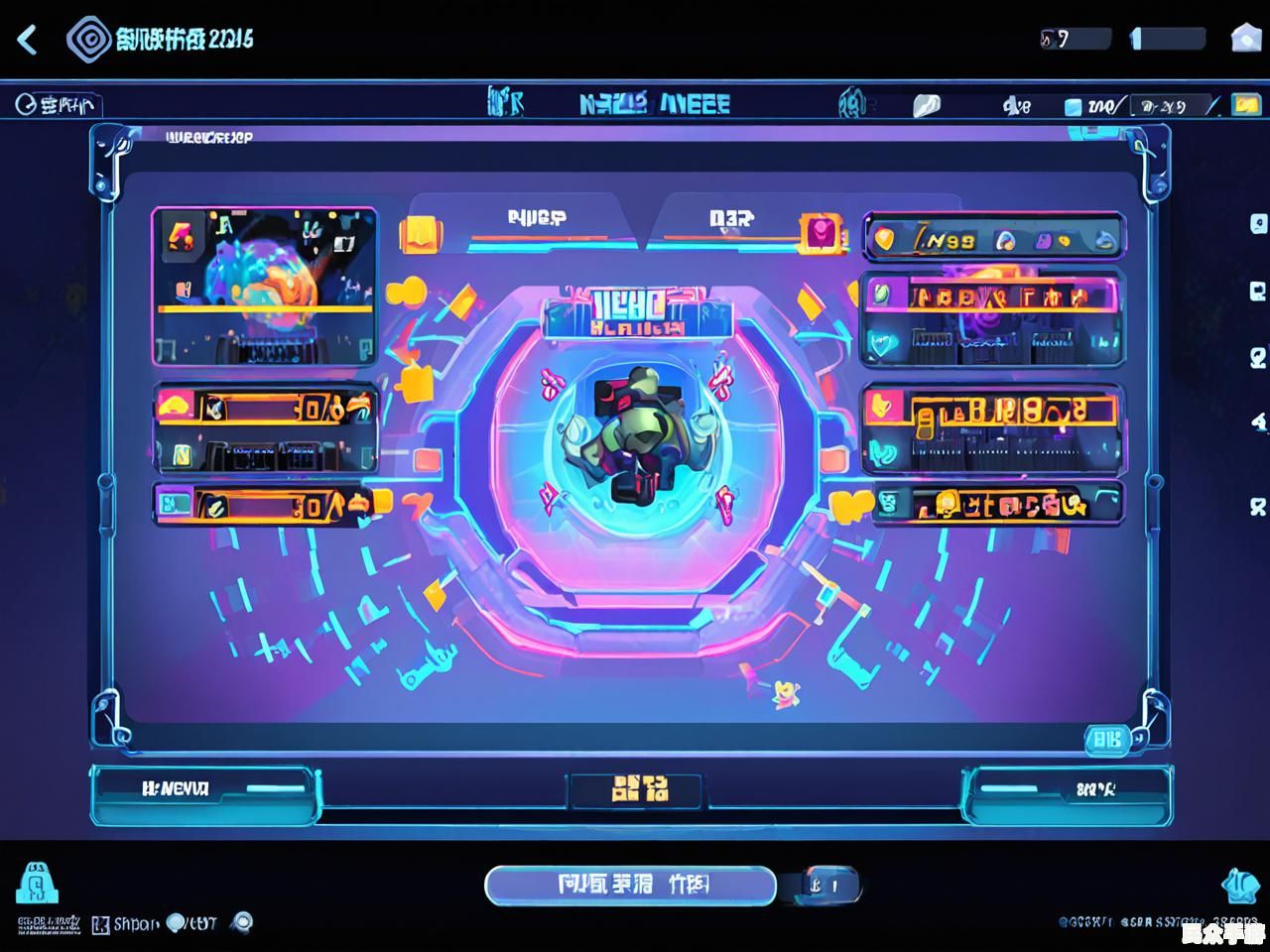Click the small blue button in panel's lower-right corner
The width and height of the screenshot is (1270, 952).
tap(1106, 739)
